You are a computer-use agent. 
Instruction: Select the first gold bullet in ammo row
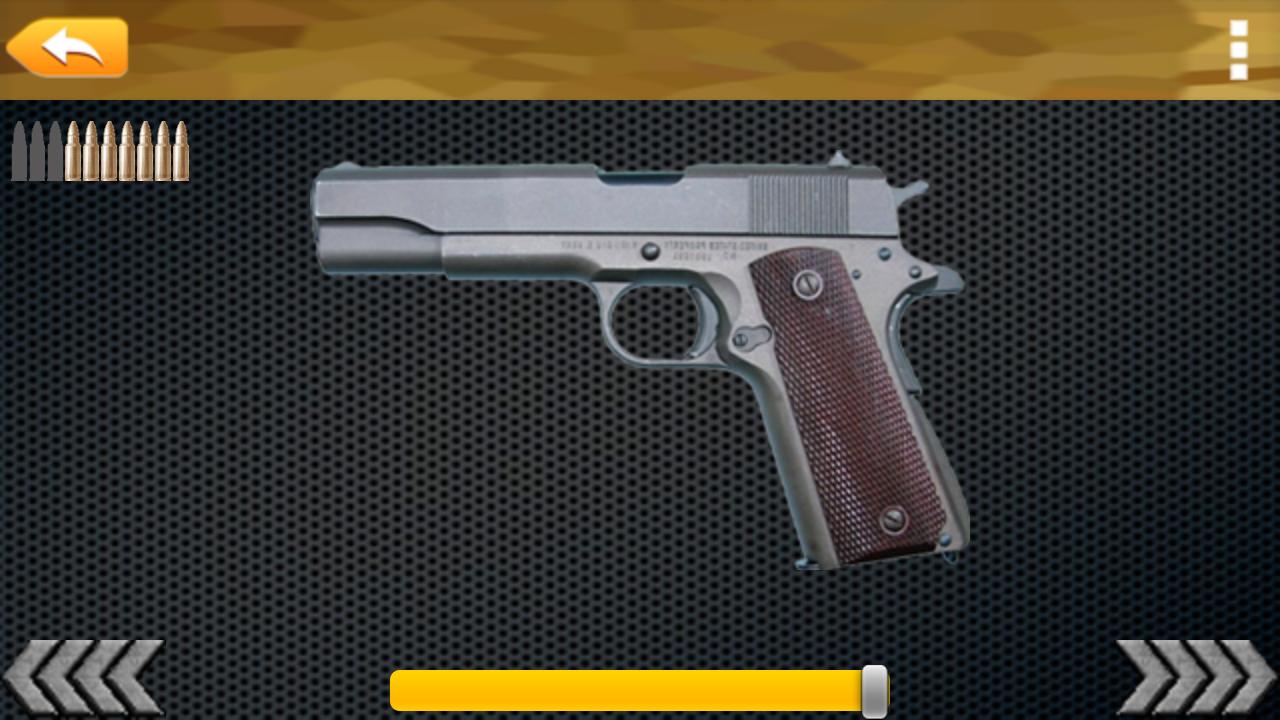point(72,150)
